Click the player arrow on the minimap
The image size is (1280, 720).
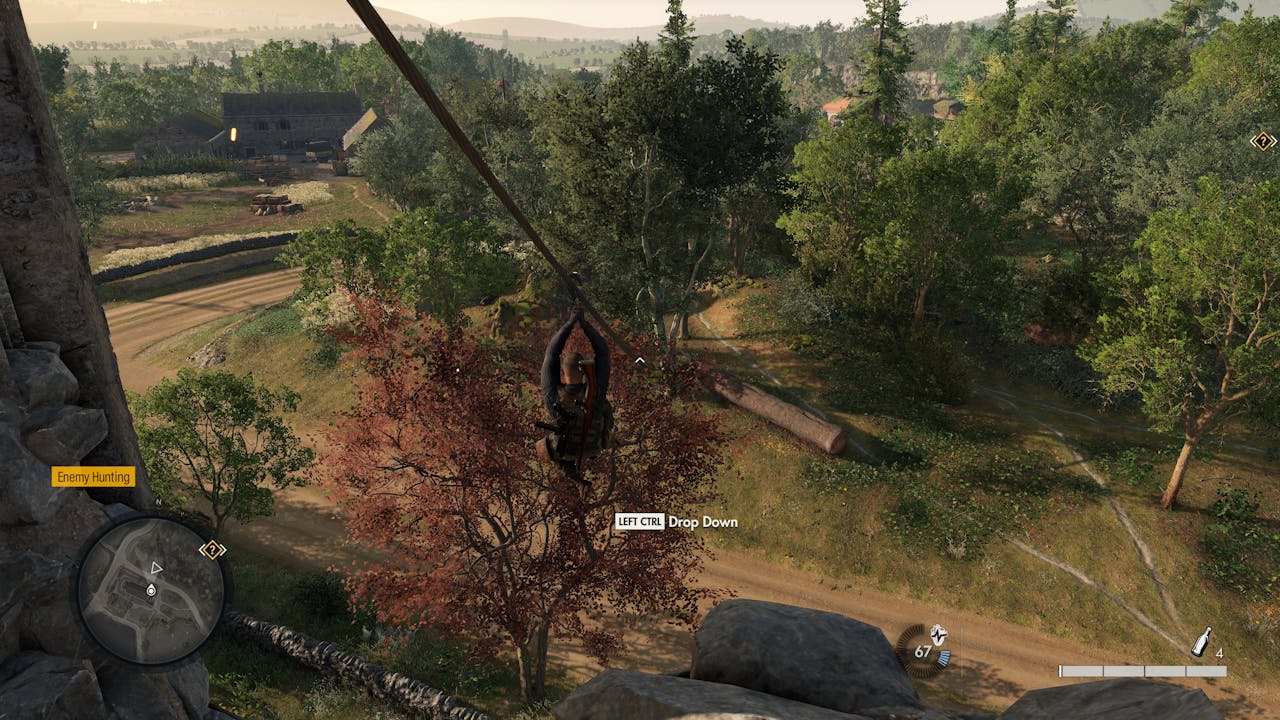coord(156,568)
